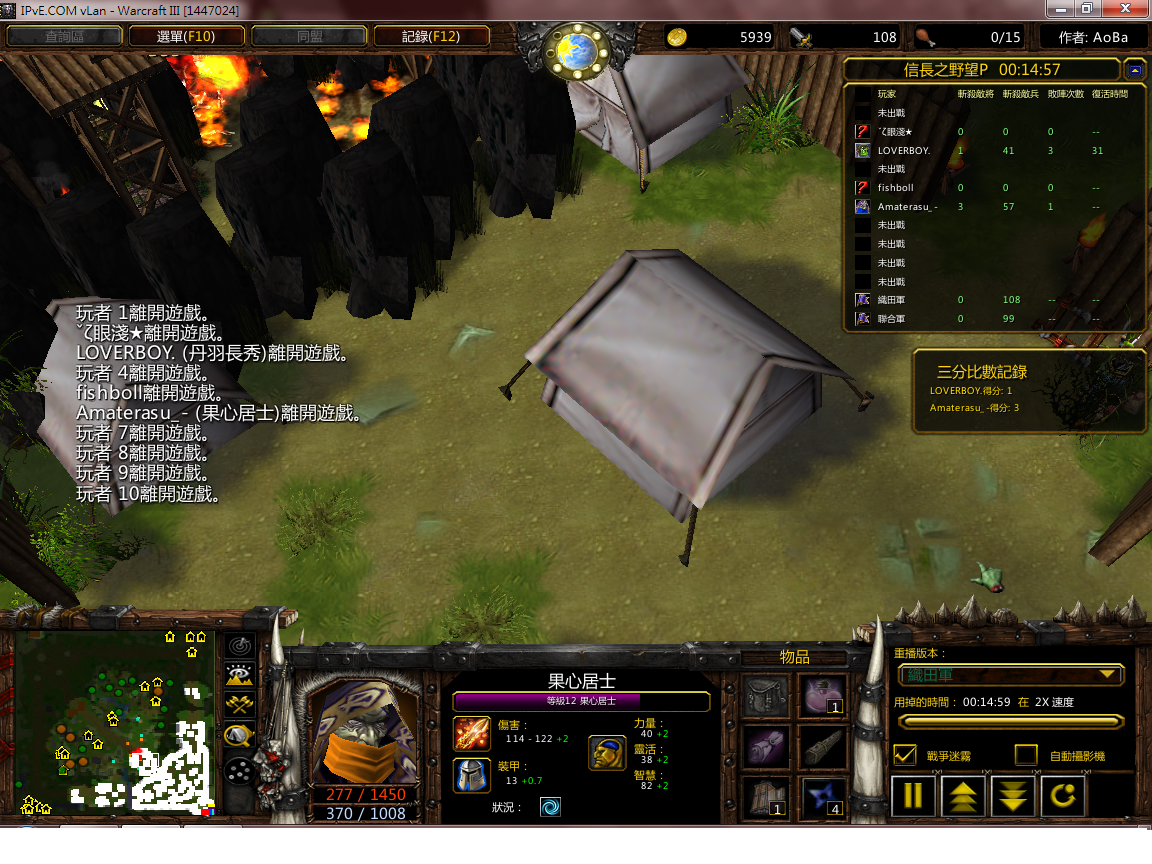Collapse the scoreboard with the arrow button

(x=1134, y=70)
